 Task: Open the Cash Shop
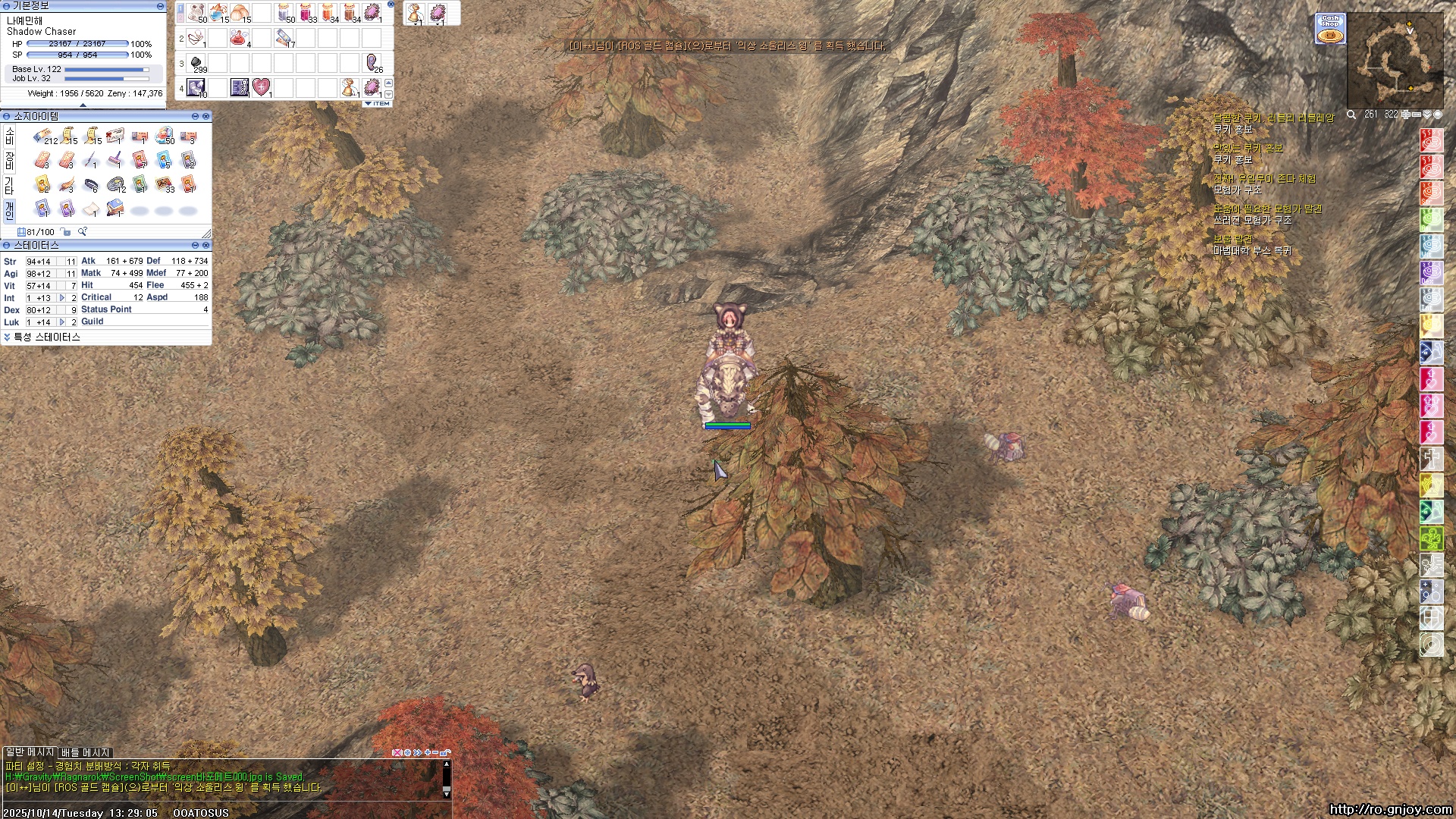pyautogui.click(x=1330, y=29)
